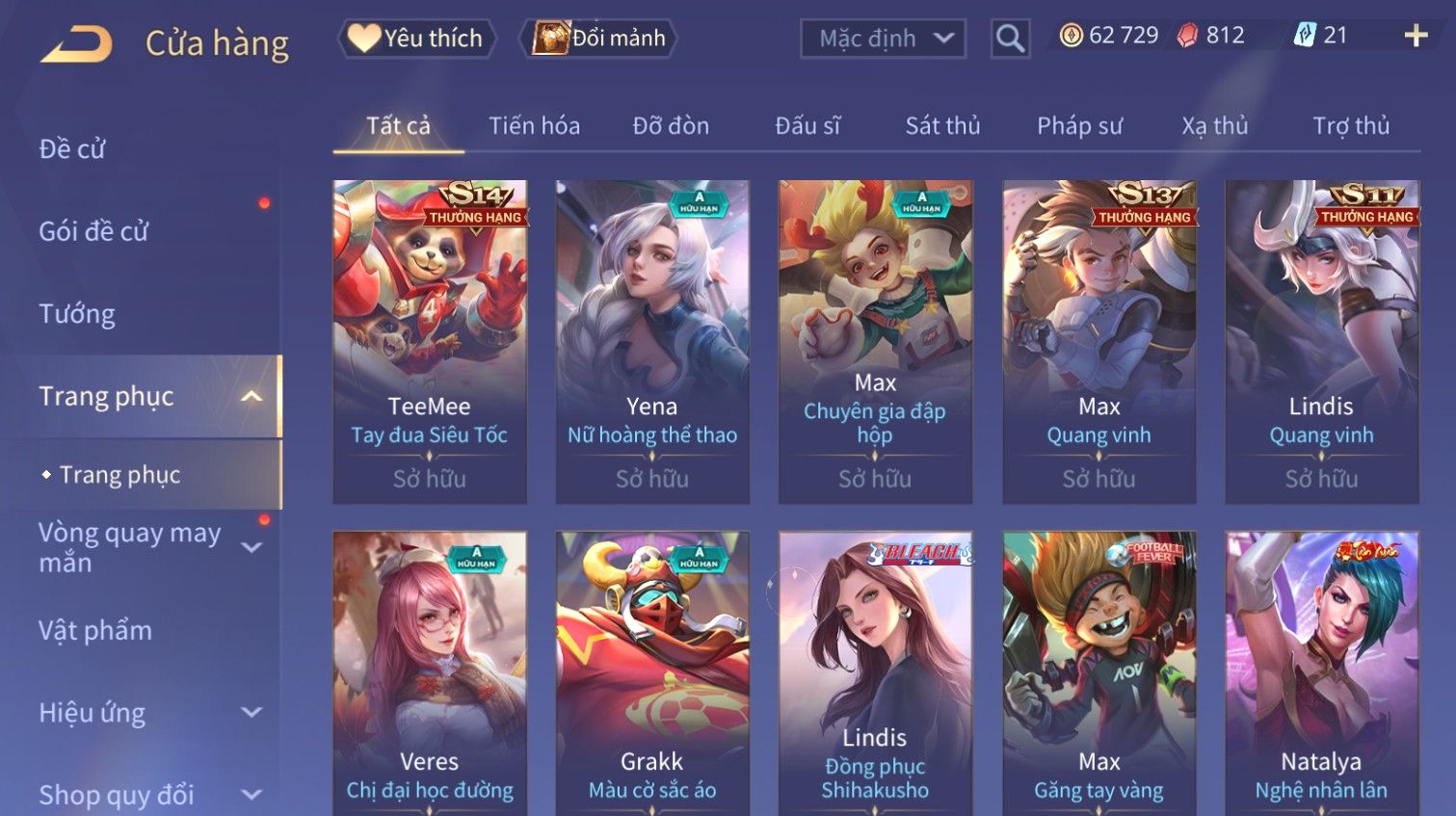Open the Đổi mảnh exchange

[599, 39]
